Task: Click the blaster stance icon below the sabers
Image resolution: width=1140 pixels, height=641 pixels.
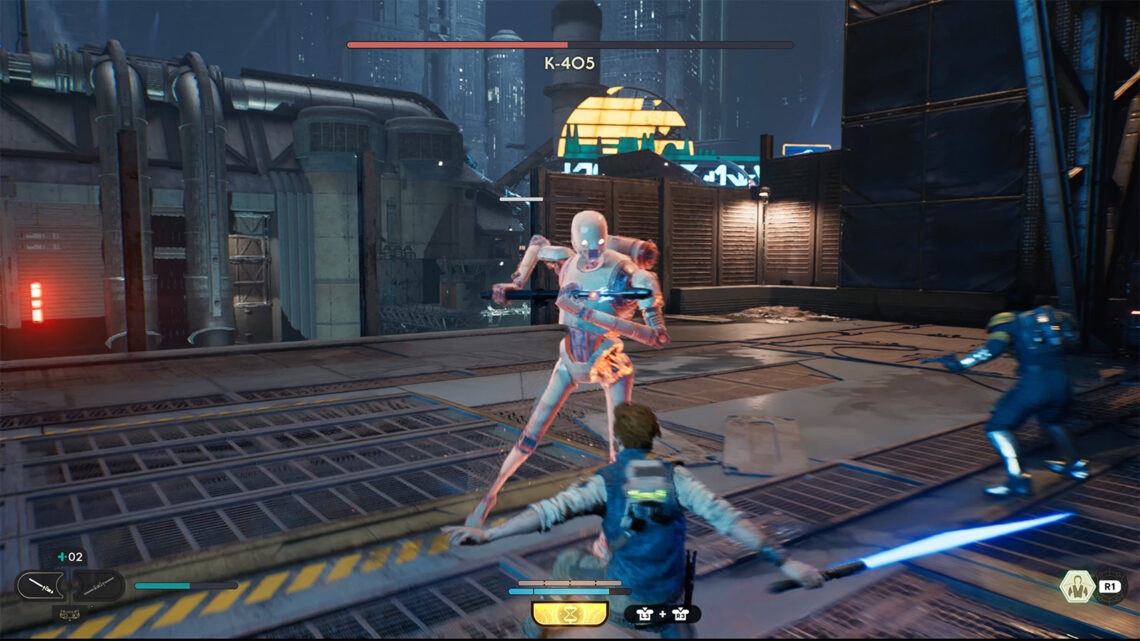Action: 68,613
